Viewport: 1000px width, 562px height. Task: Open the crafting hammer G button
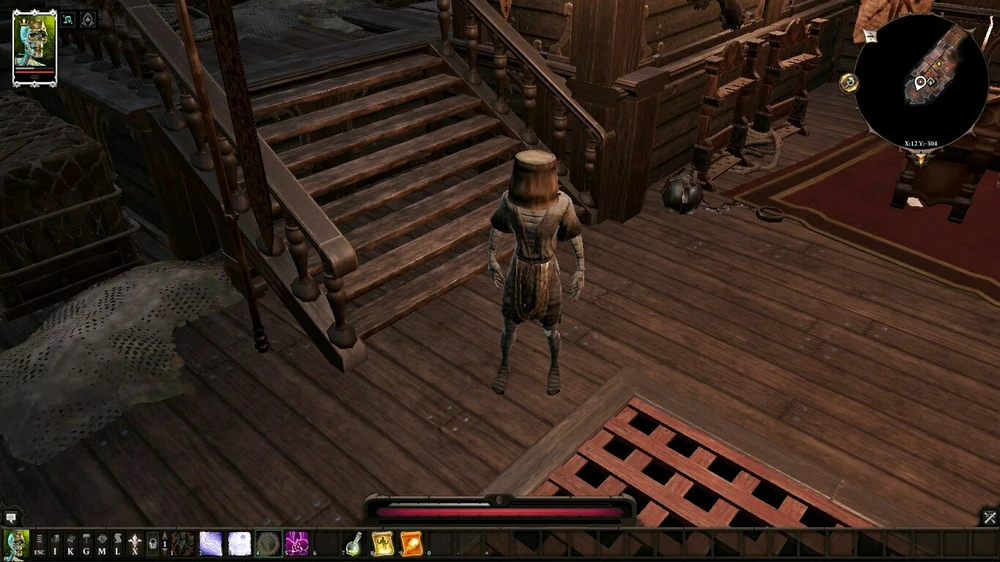(x=86, y=544)
